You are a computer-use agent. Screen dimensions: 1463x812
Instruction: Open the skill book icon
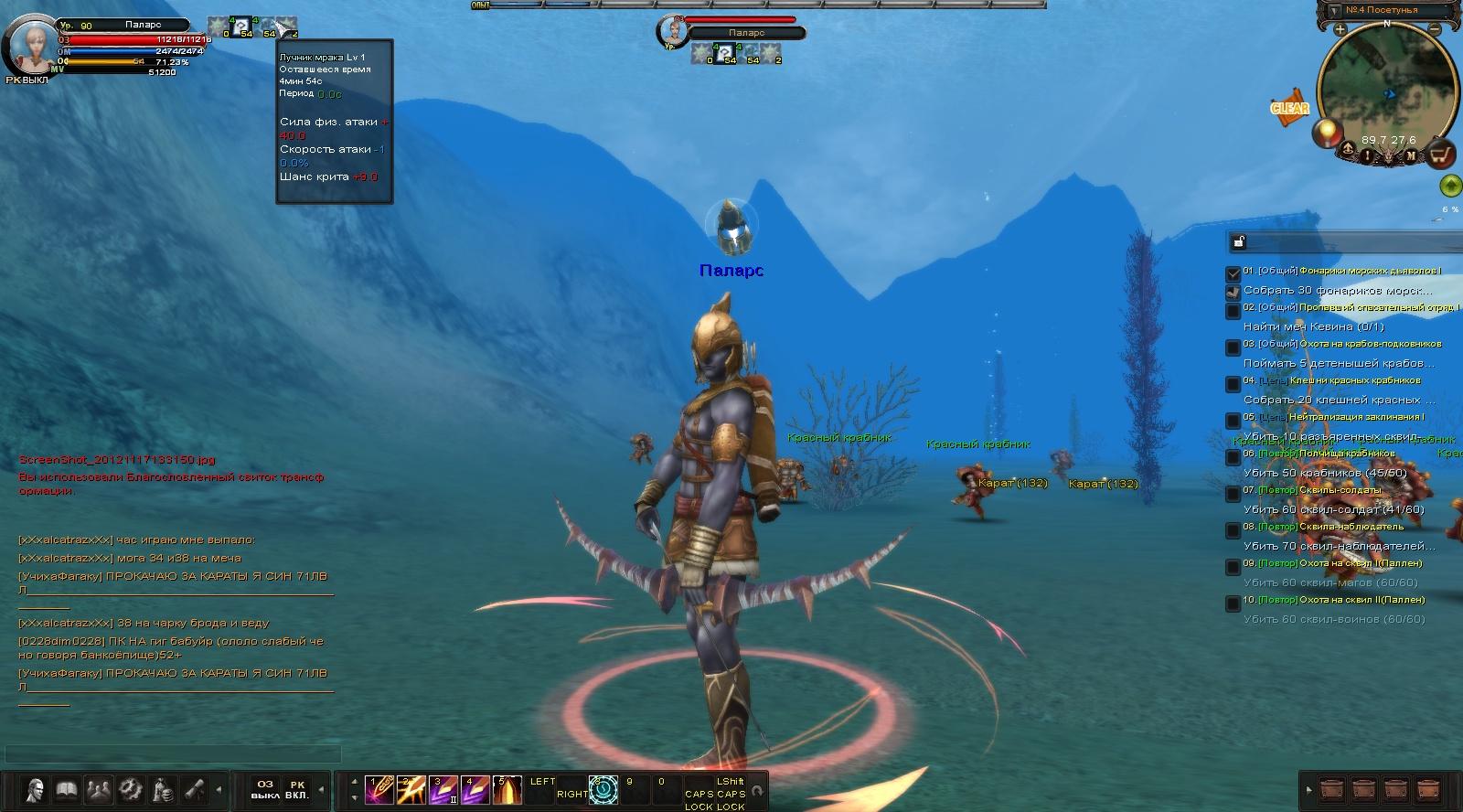(66, 788)
